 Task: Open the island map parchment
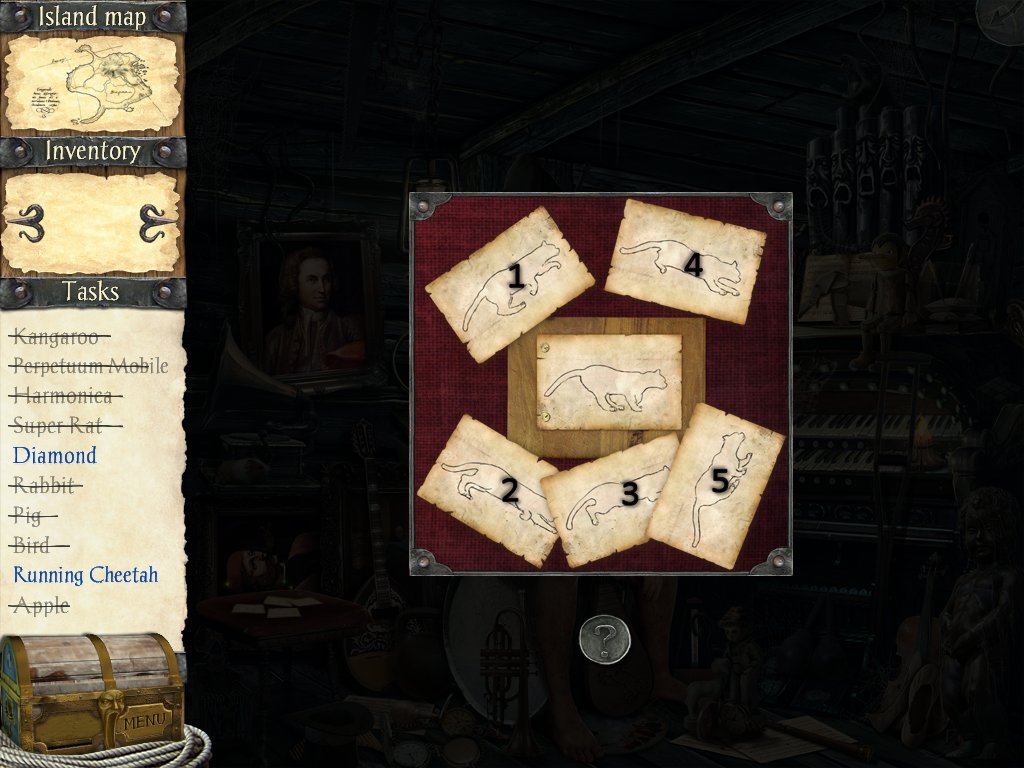pos(92,83)
